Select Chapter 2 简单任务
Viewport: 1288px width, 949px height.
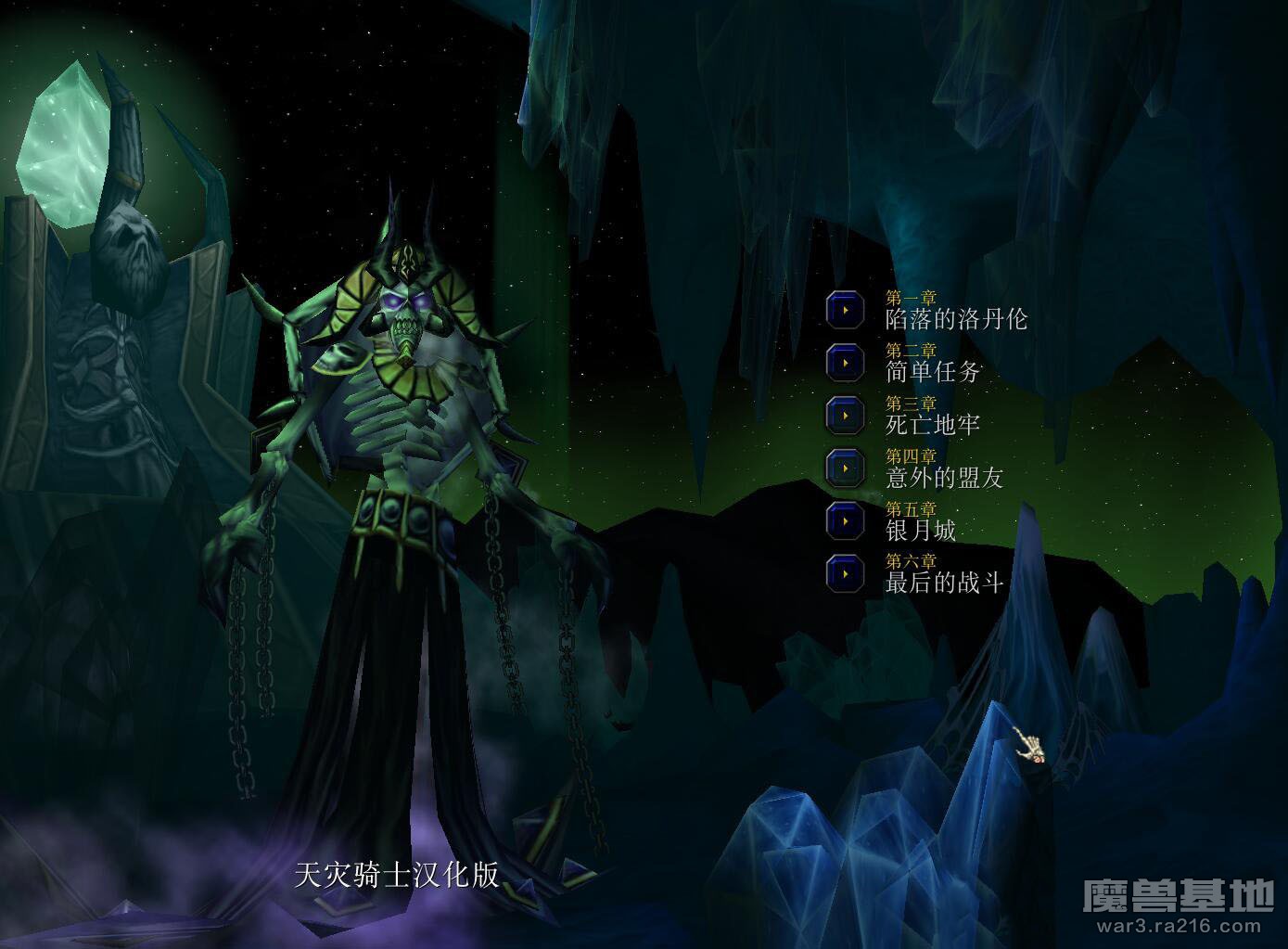pyautogui.click(x=845, y=362)
